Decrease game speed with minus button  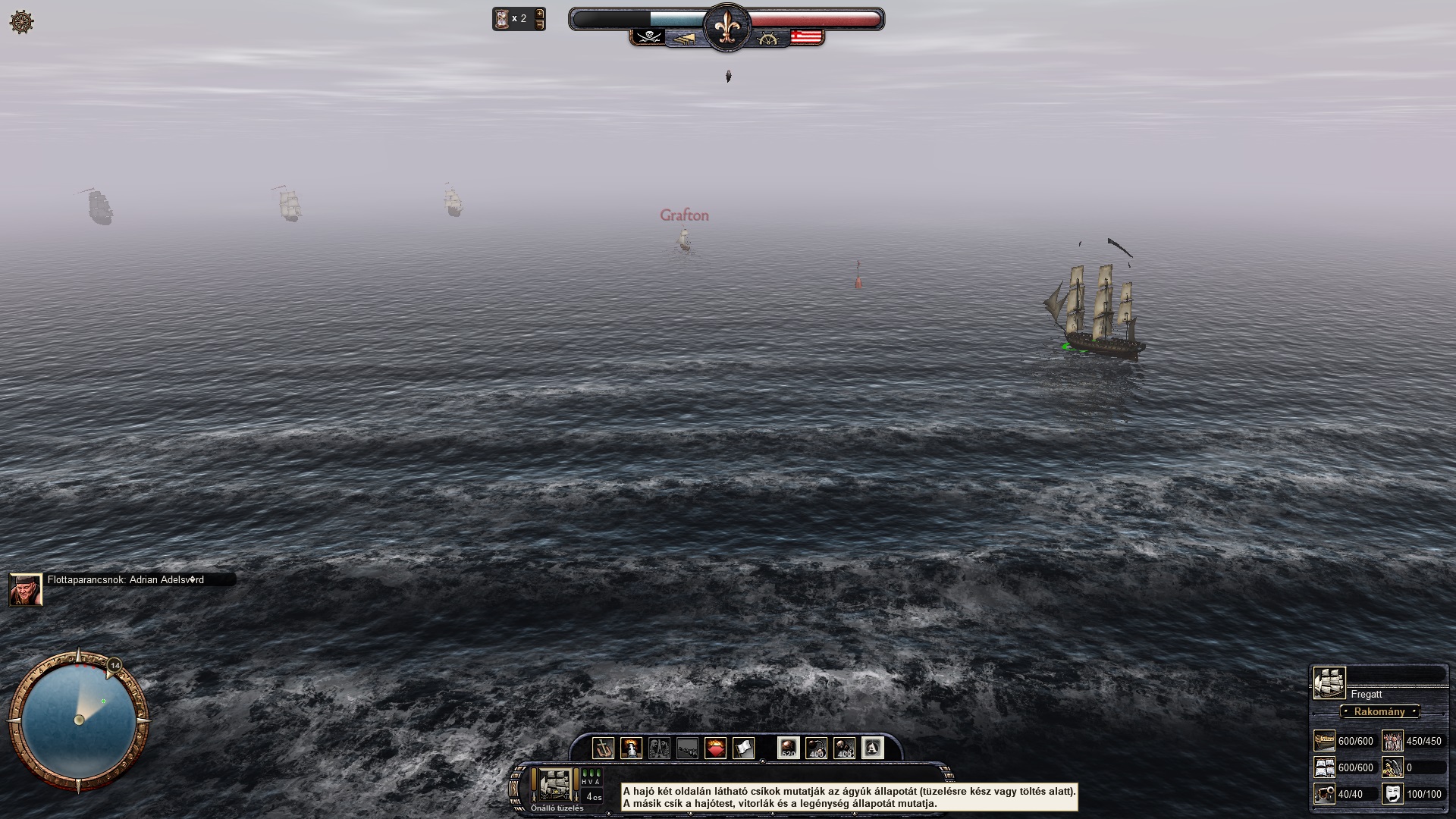pyautogui.click(x=540, y=25)
